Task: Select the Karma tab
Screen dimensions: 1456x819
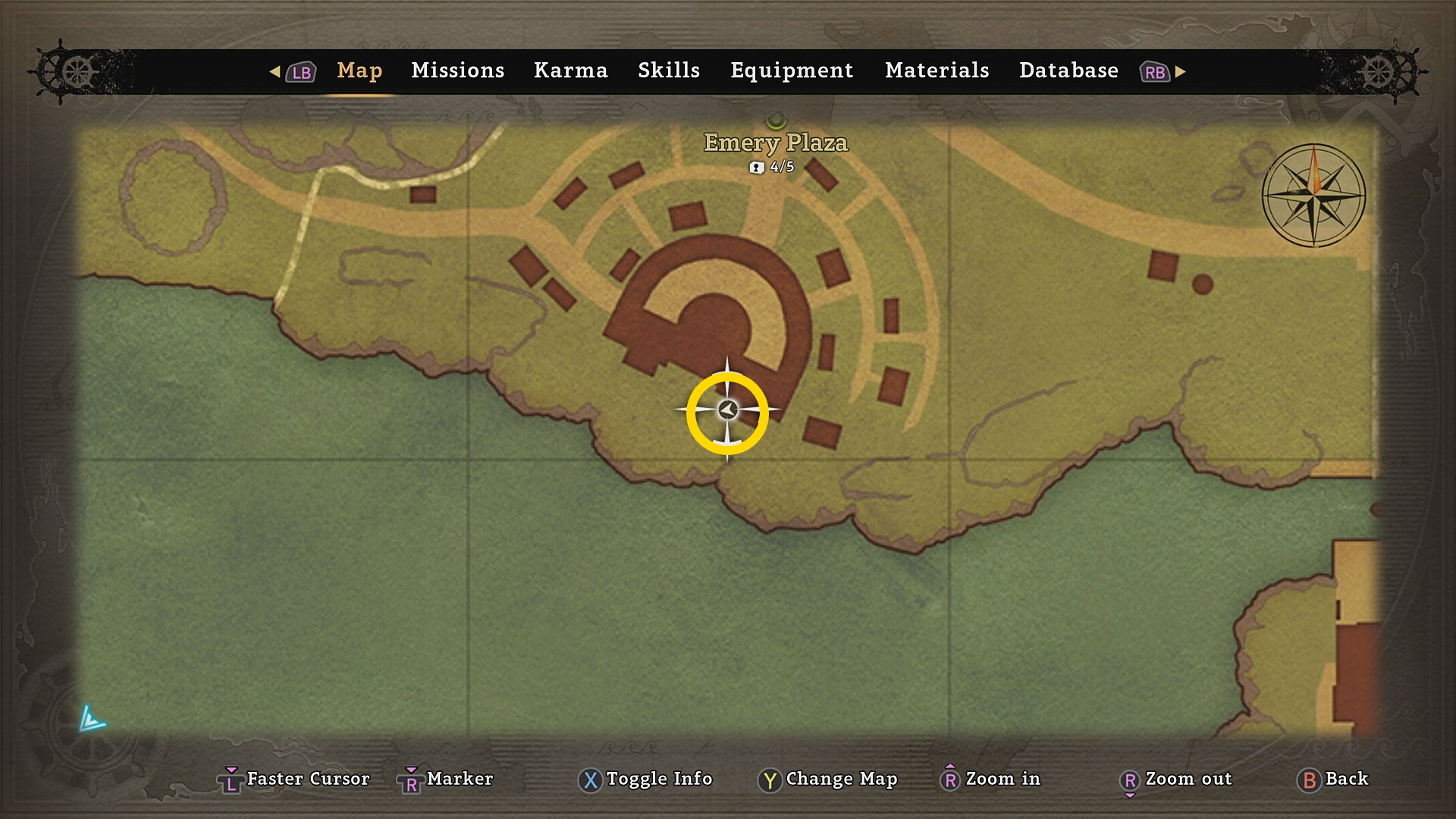Action: (570, 71)
